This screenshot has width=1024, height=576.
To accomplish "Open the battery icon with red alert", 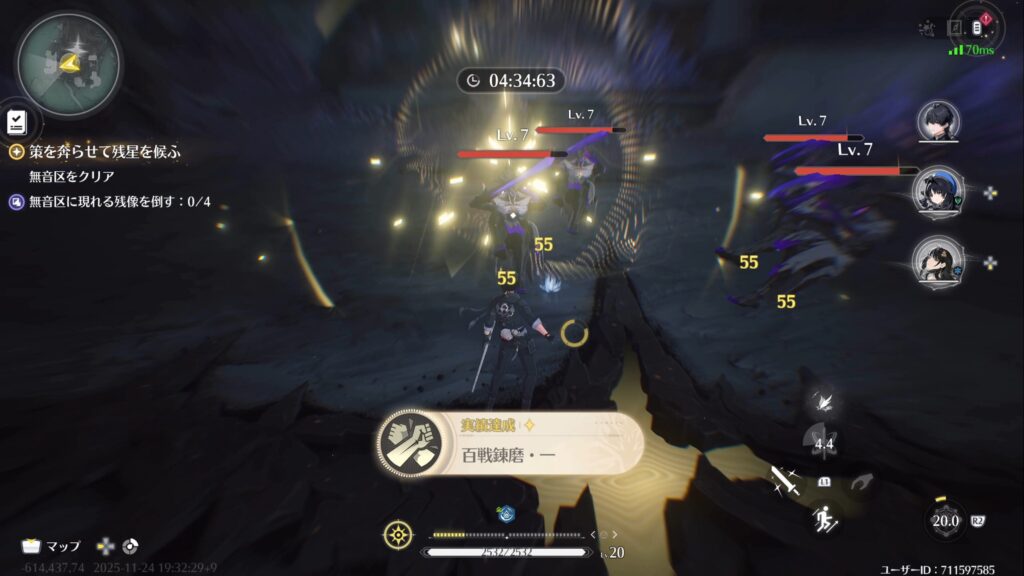I will tap(979, 26).
